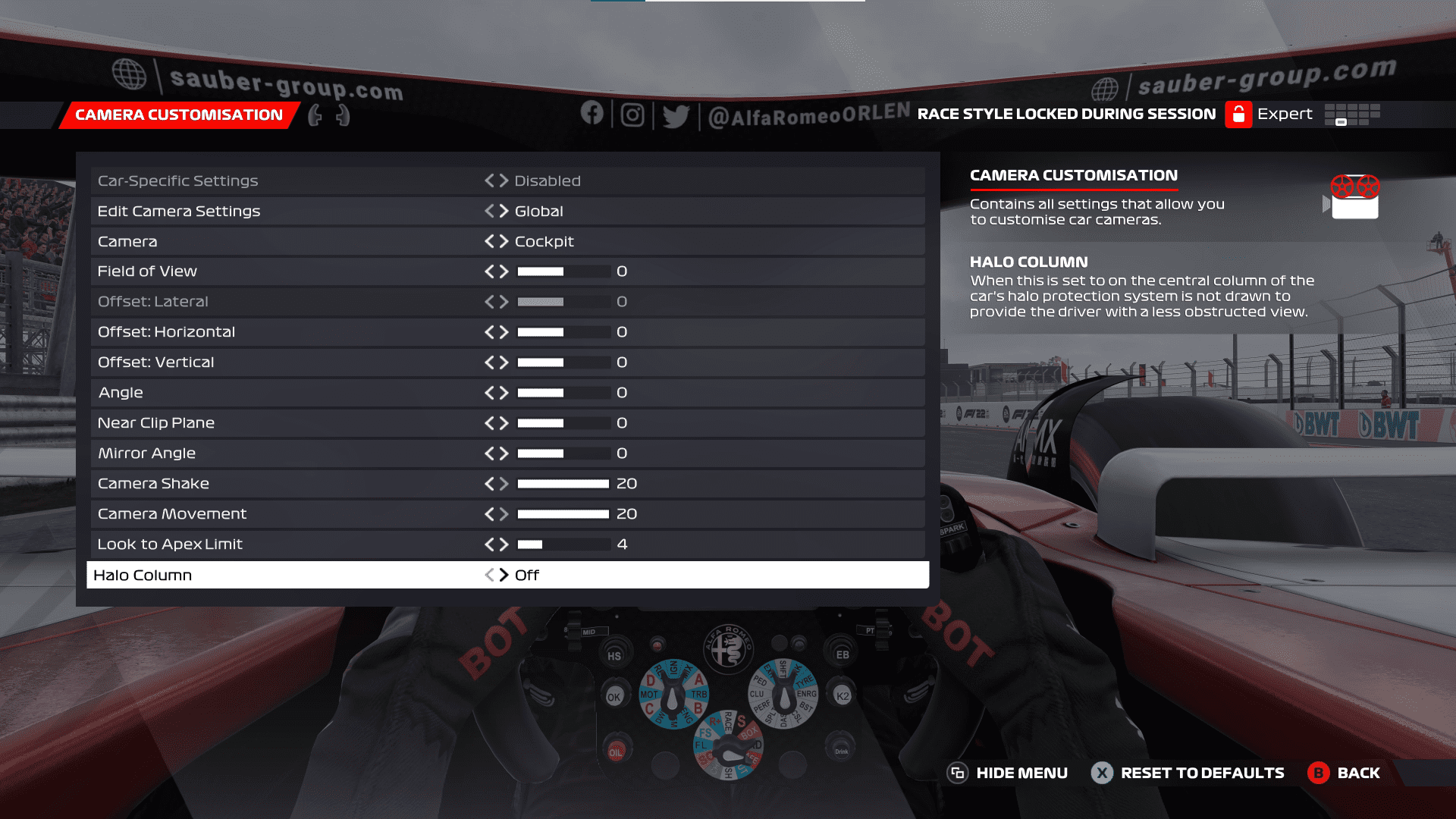Increase Look to Apex Limit with right arrow

[x=504, y=544]
